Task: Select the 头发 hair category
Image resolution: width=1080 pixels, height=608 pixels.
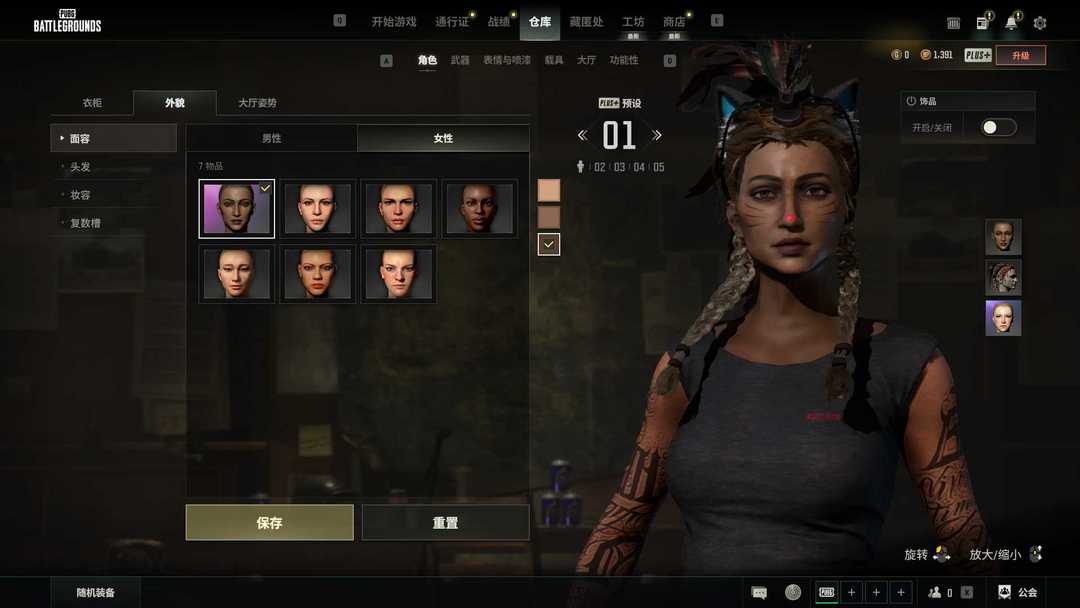Action: tap(80, 167)
